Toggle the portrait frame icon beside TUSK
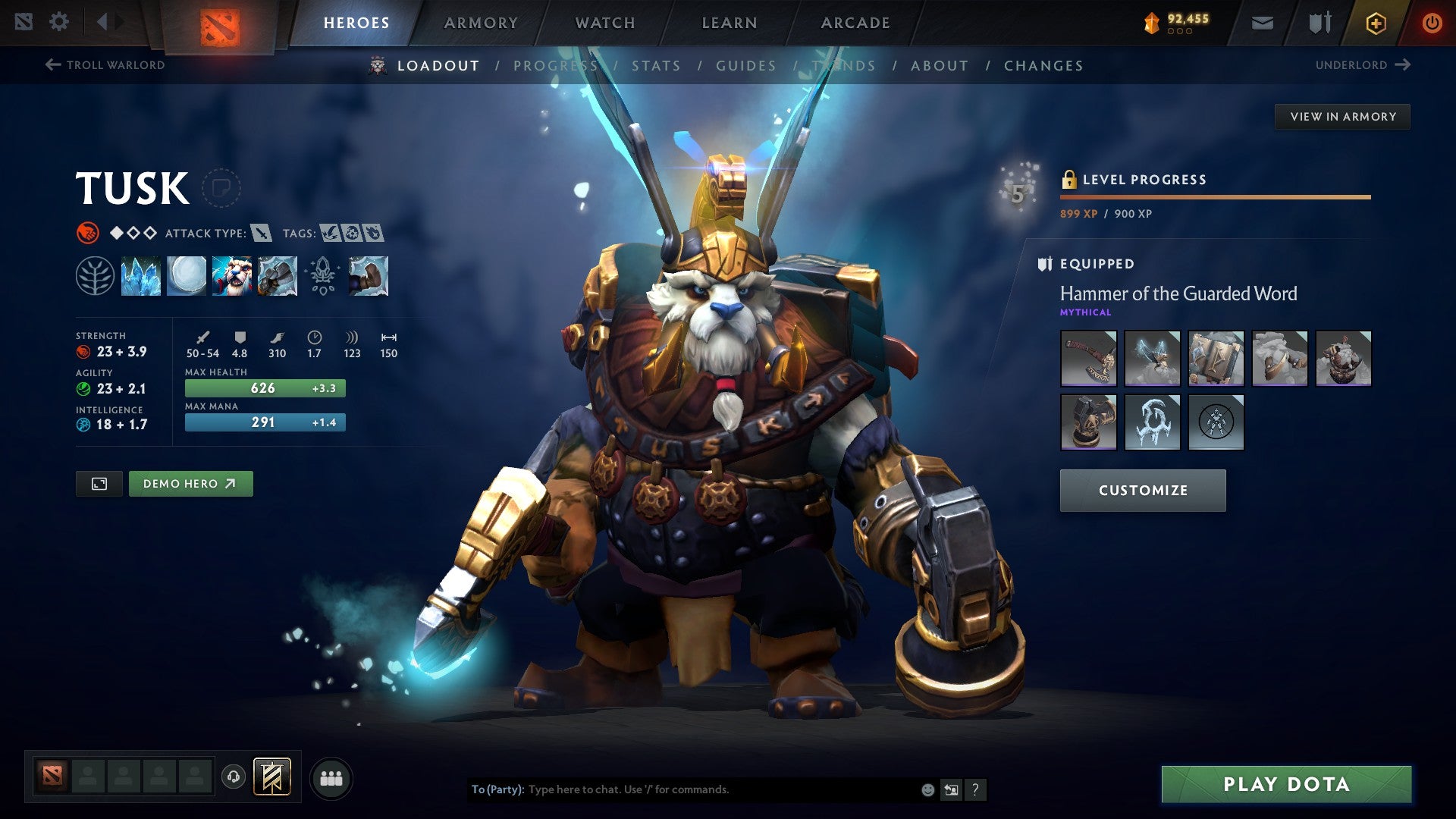The height and width of the screenshot is (819, 1456). (x=221, y=187)
